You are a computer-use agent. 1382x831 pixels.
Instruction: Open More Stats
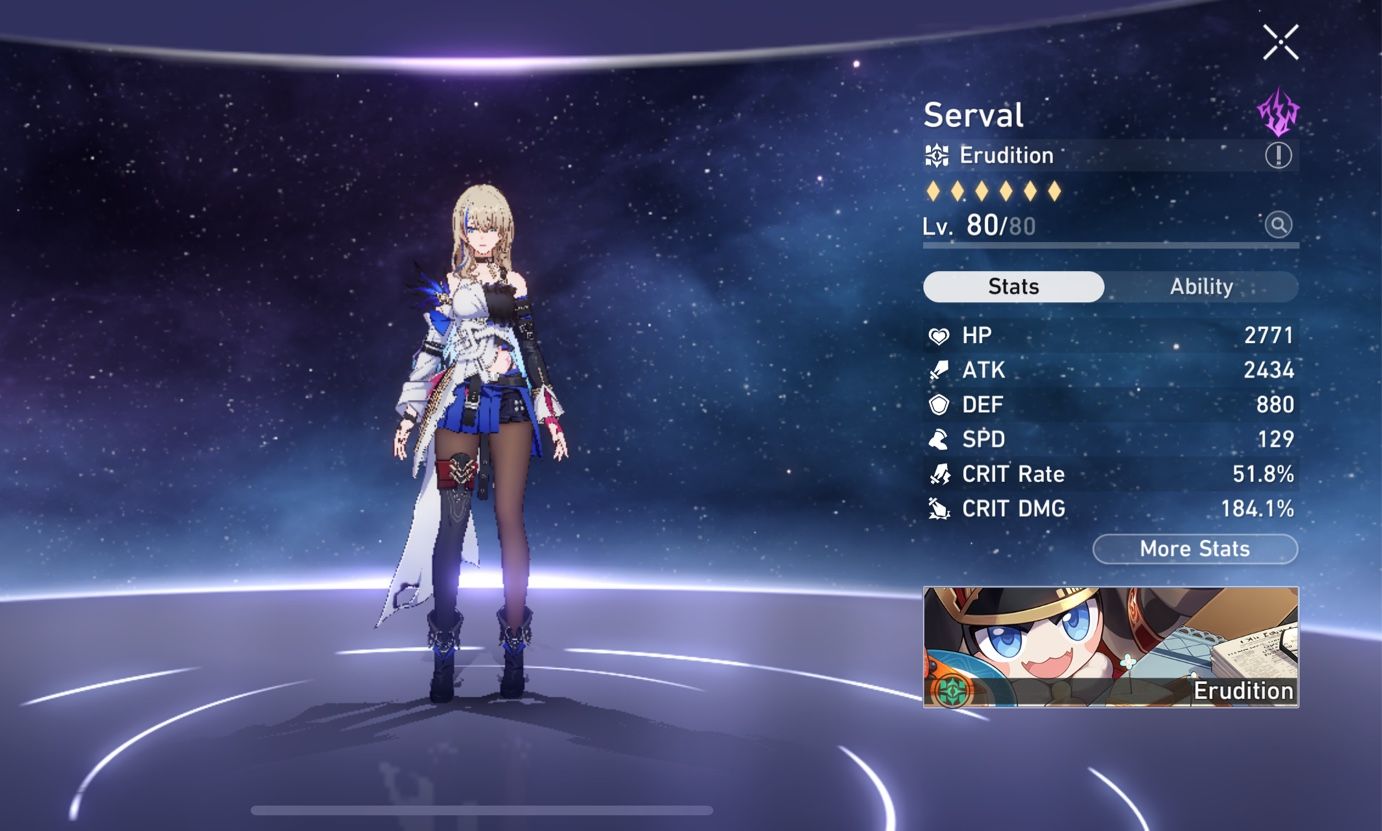1195,548
